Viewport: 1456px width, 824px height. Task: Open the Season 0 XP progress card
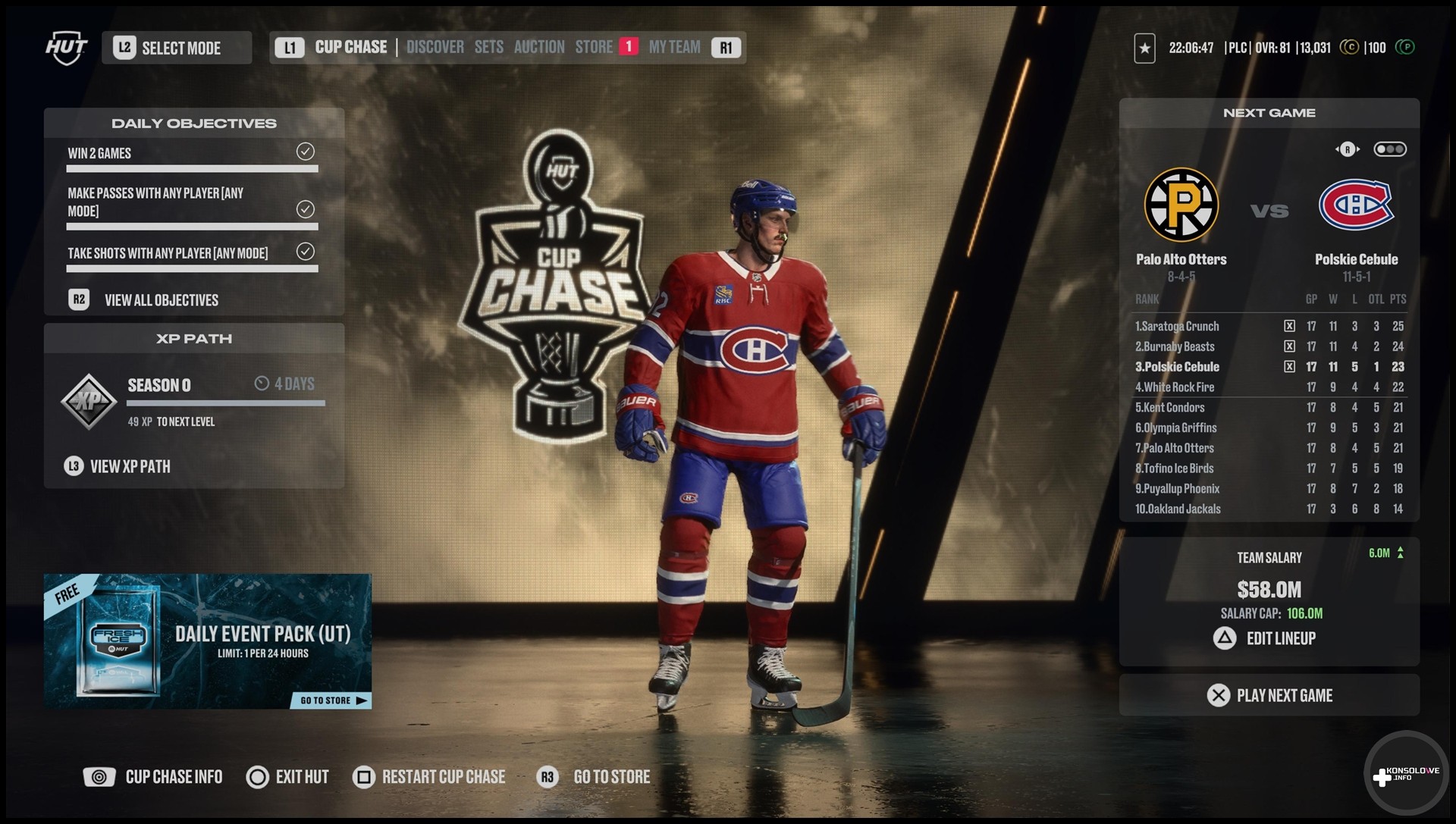click(194, 399)
